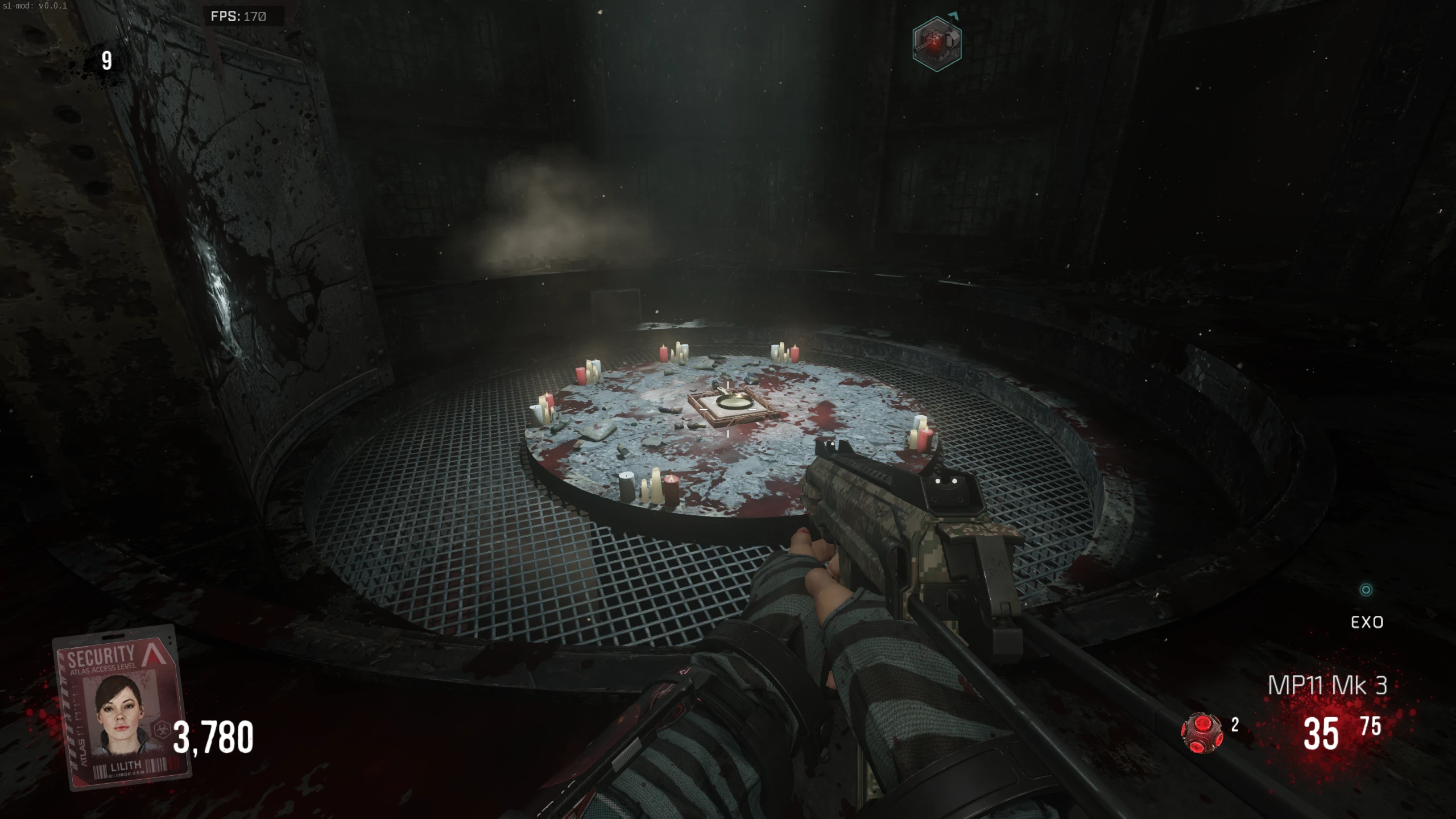
Task: Click the hexagonal turret objective icon
Action: coord(937,44)
